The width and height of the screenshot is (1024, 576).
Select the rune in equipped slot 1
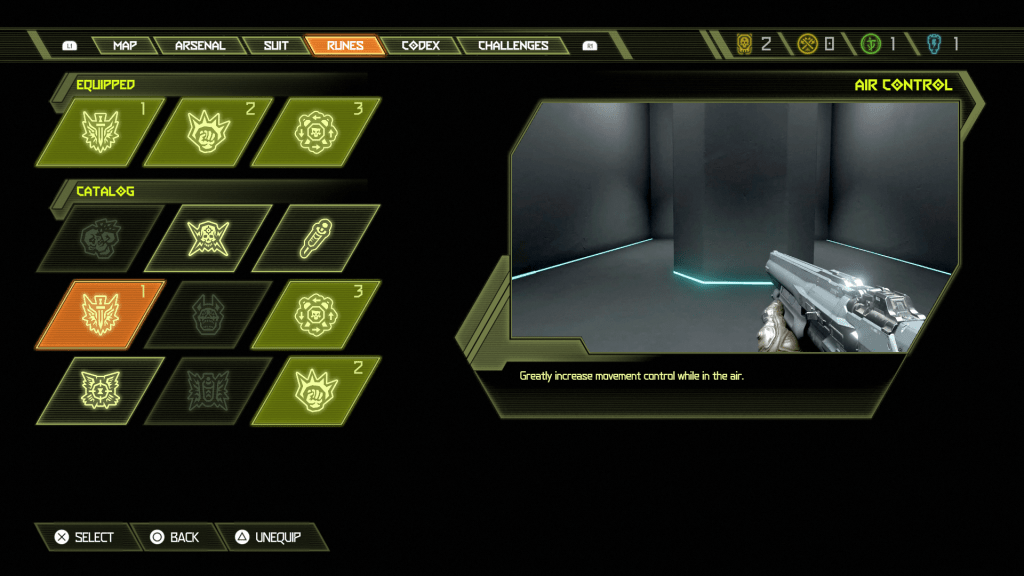pyautogui.click(x=101, y=132)
